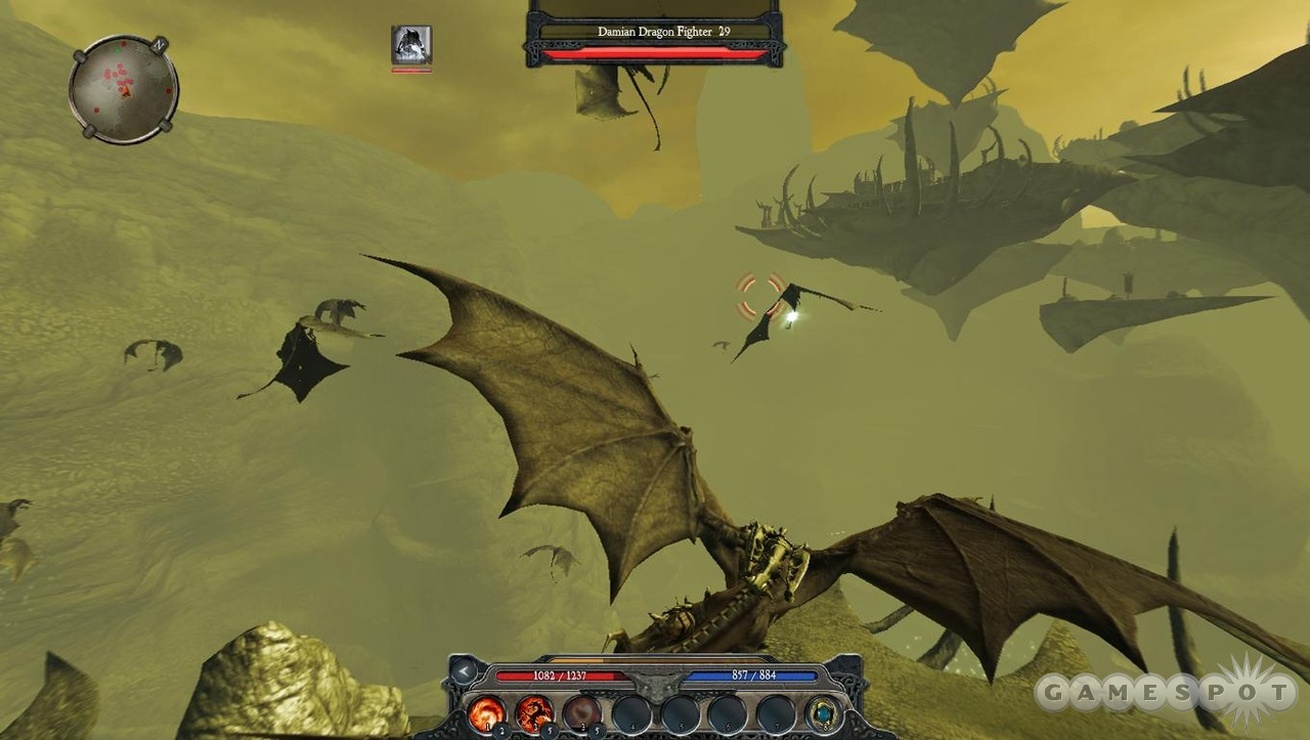1310x740 pixels.
Task: Trigger the skill in hotbar slot 3
Action: [x=581, y=710]
